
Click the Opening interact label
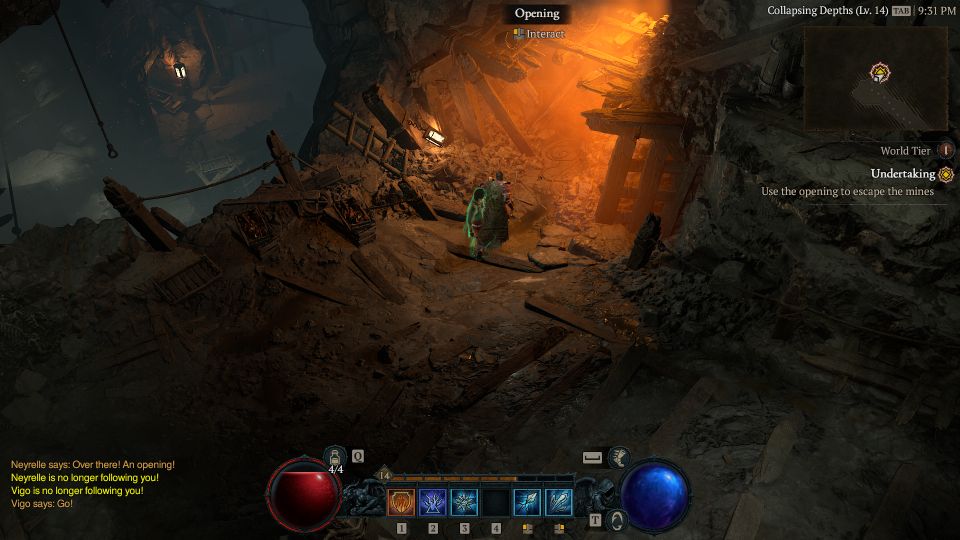click(x=537, y=14)
